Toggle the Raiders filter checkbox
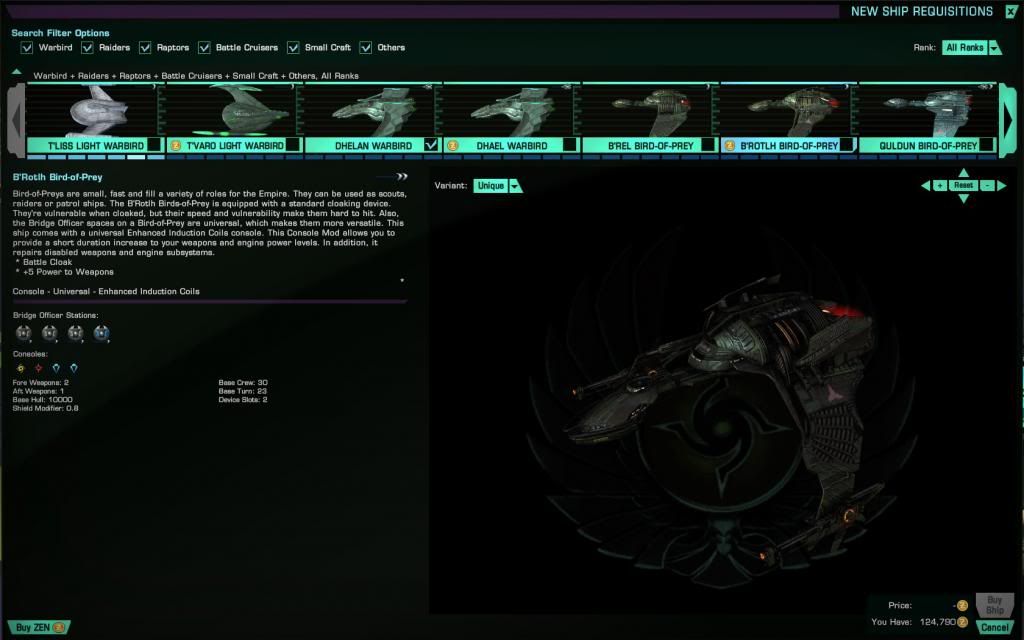 click(88, 47)
